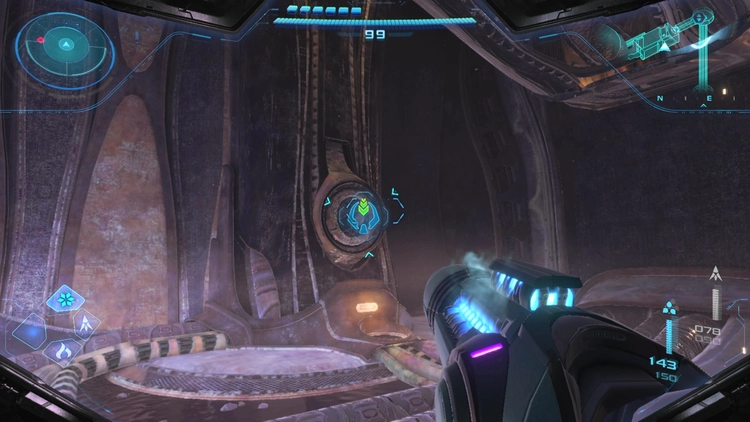Click the missile icon above 078 counter
The width and height of the screenshot is (750, 422).
coord(715,273)
